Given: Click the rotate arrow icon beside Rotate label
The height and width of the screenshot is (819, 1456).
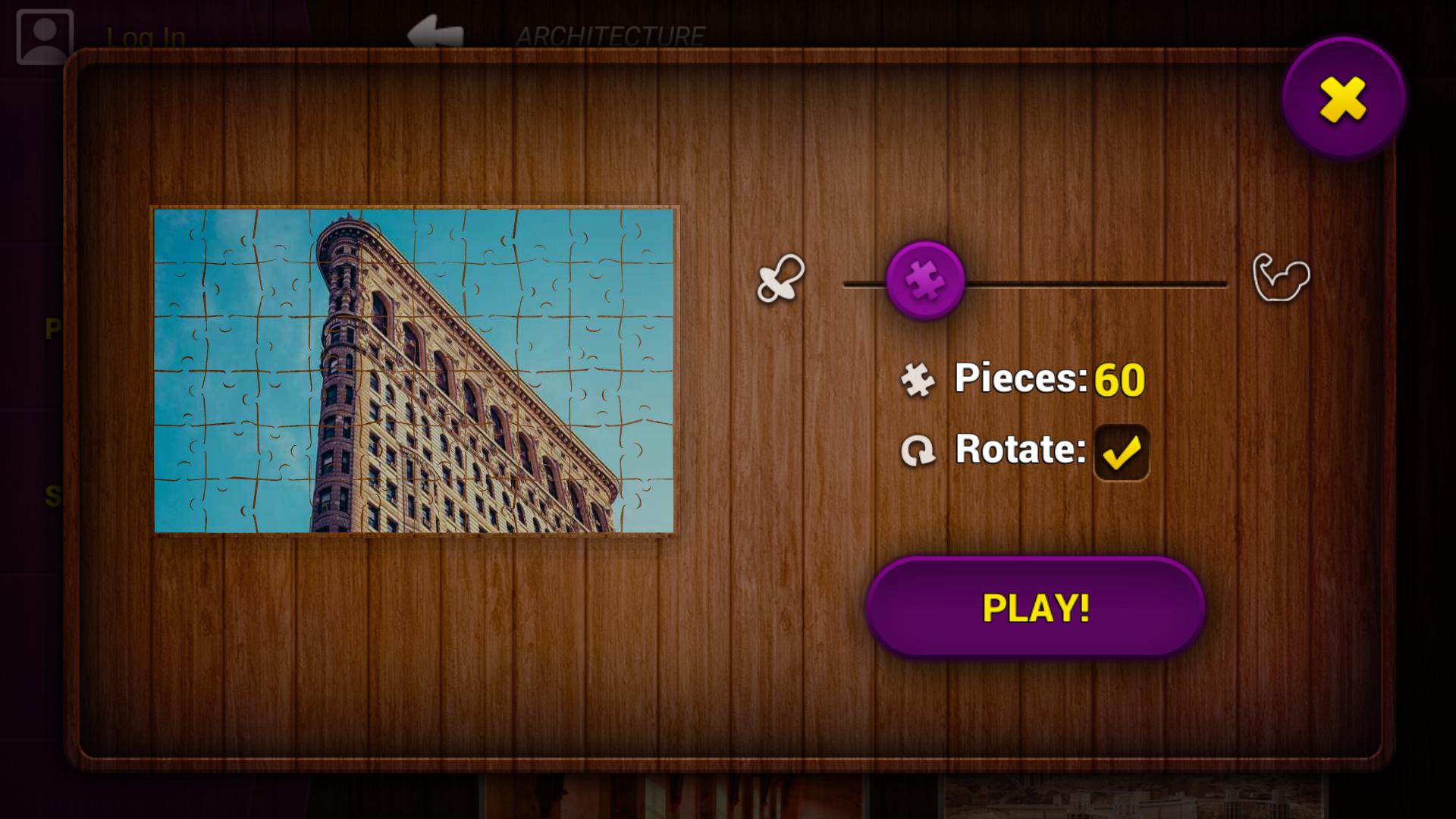Looking at the screenshot, I should (x=919, y=450).
